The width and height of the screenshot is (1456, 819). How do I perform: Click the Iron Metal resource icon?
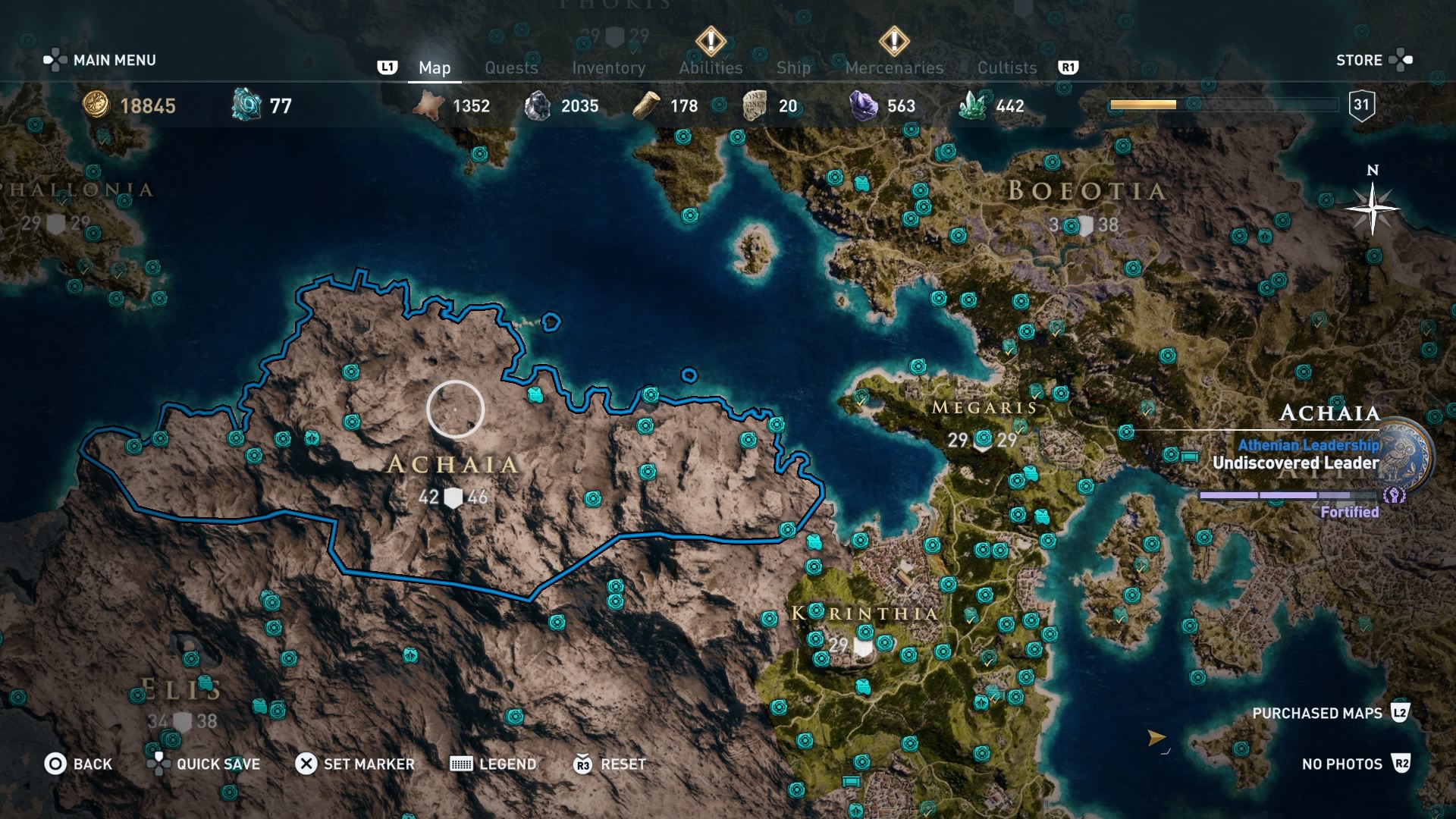pos(540,105)
